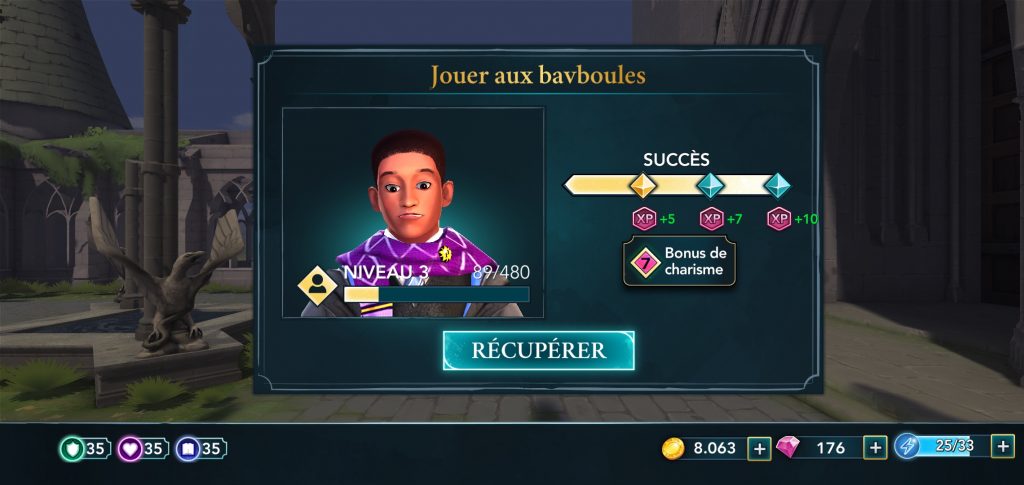
Task: Tap the Bonus de charisme badge
Action: coord(680,264)
